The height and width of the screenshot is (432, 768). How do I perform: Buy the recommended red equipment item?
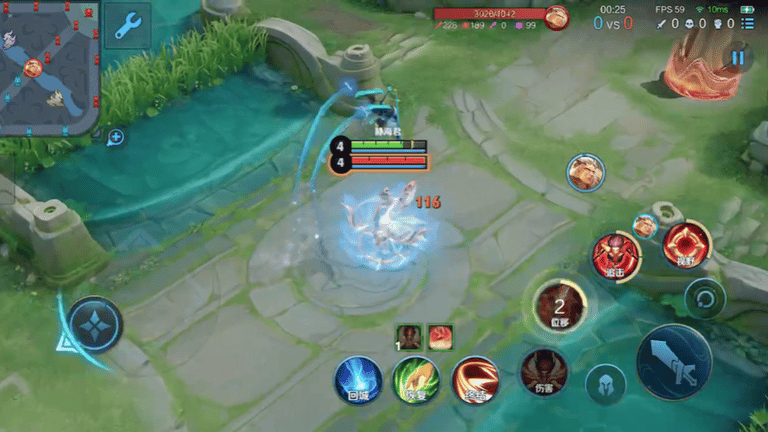440,337
